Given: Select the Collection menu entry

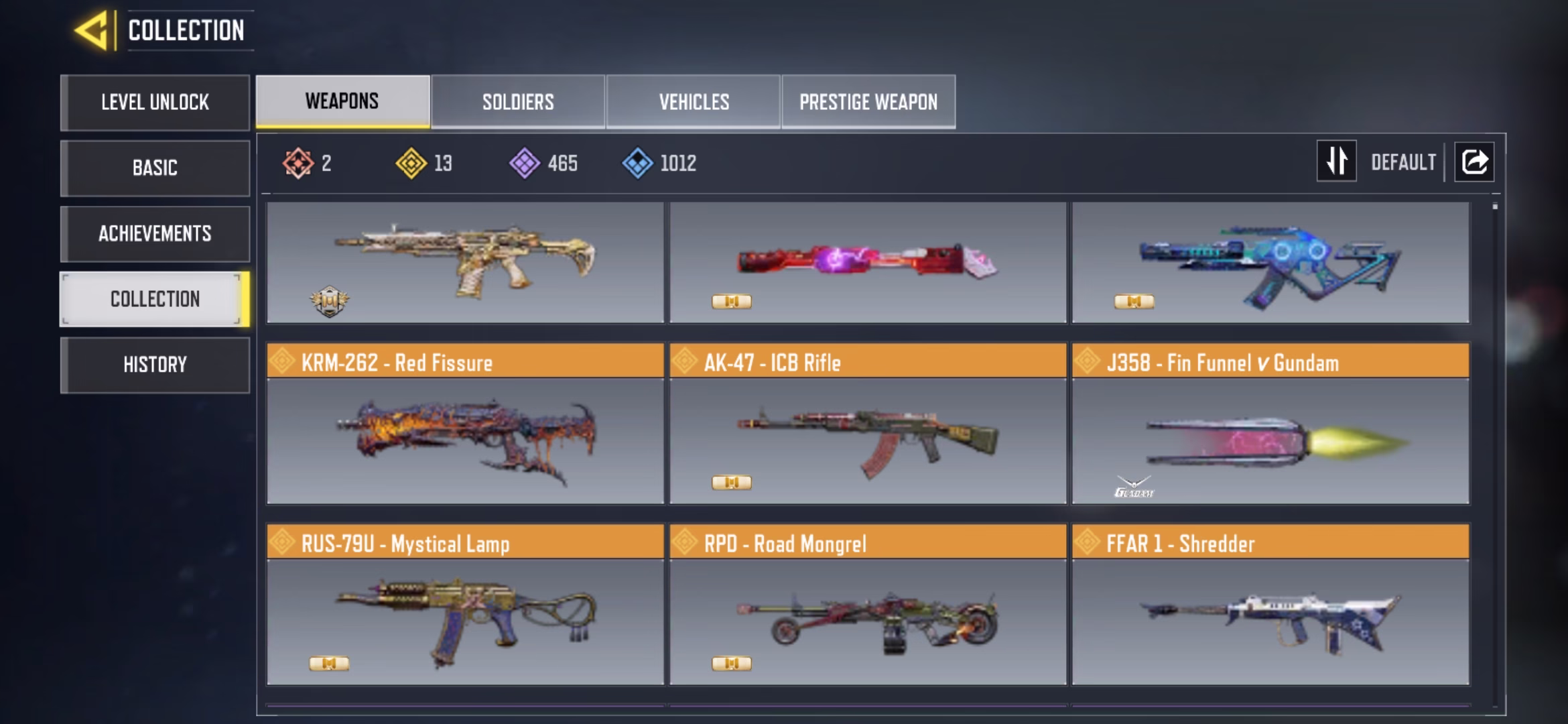Looking at the screenshot, I should click(x=155, y=299).
